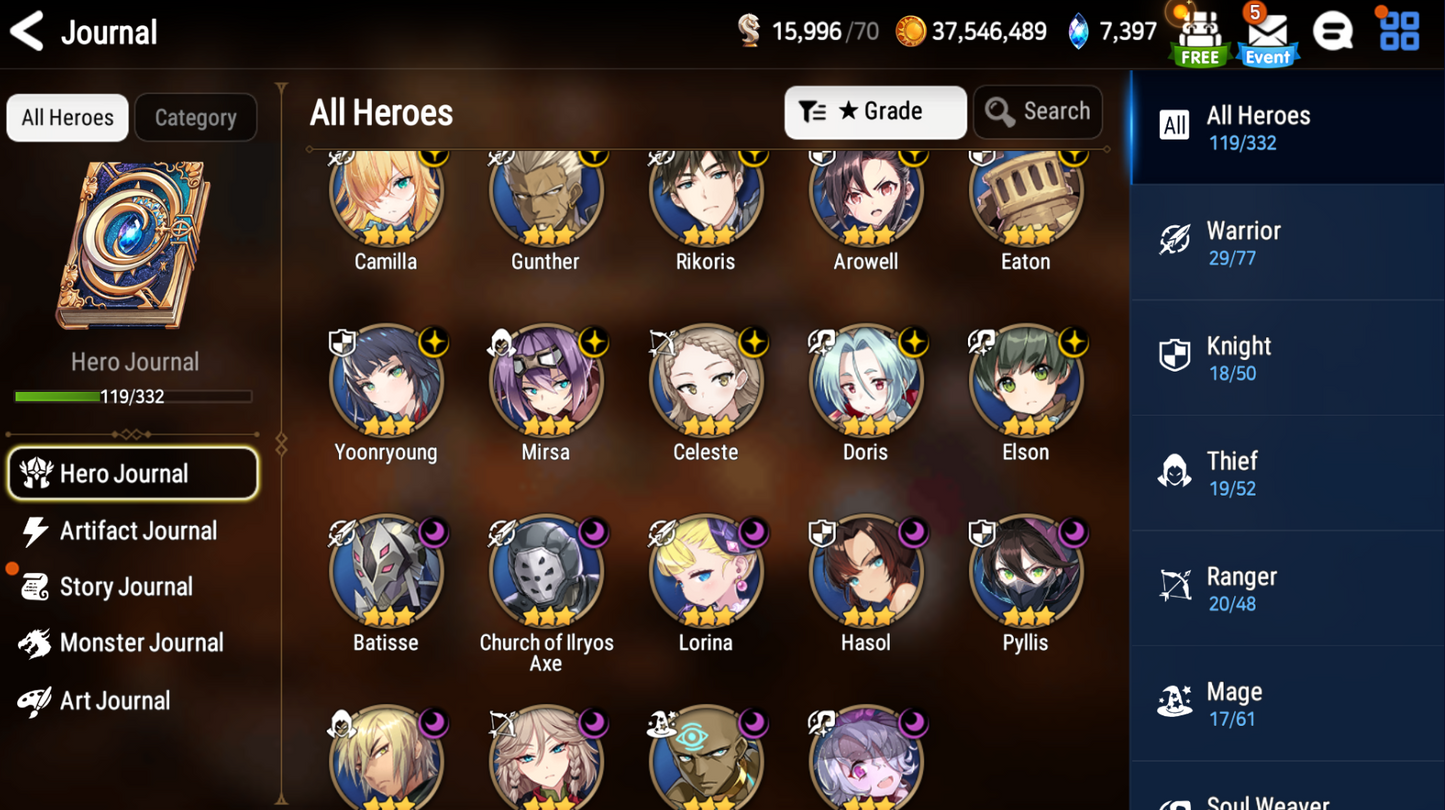This screenshot has height=810, width=1445.
Task: Open the Grade sort filter
Action: pyautogui.click(x=874, y=112)
